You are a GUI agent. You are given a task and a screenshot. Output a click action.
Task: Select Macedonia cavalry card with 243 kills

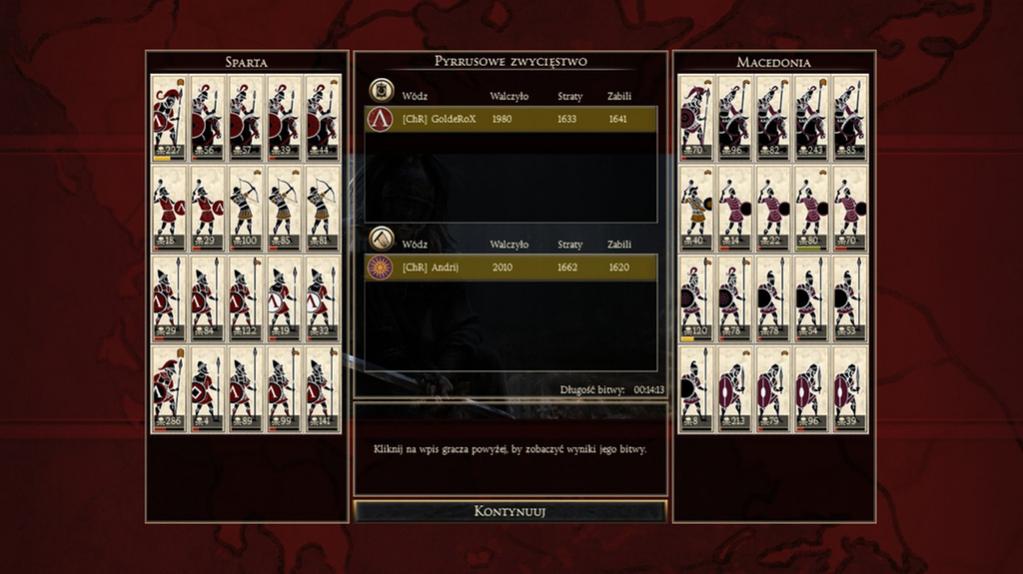[x=811, y=117]
